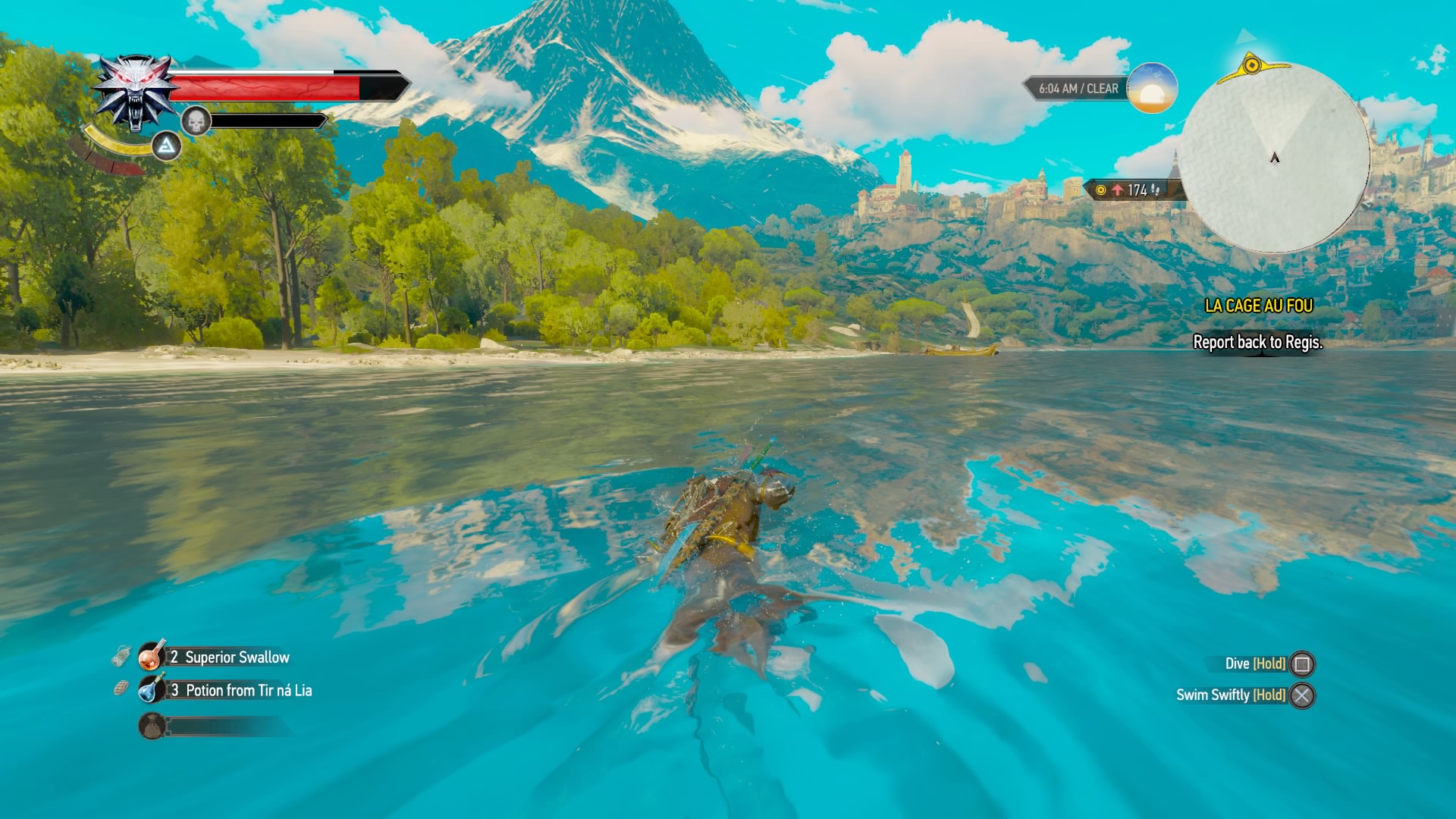Screen dimensions: 1456x819
Task: Select the yellow quest marker on minimap
Action: pyautogui.click(x=1252, y=66)
